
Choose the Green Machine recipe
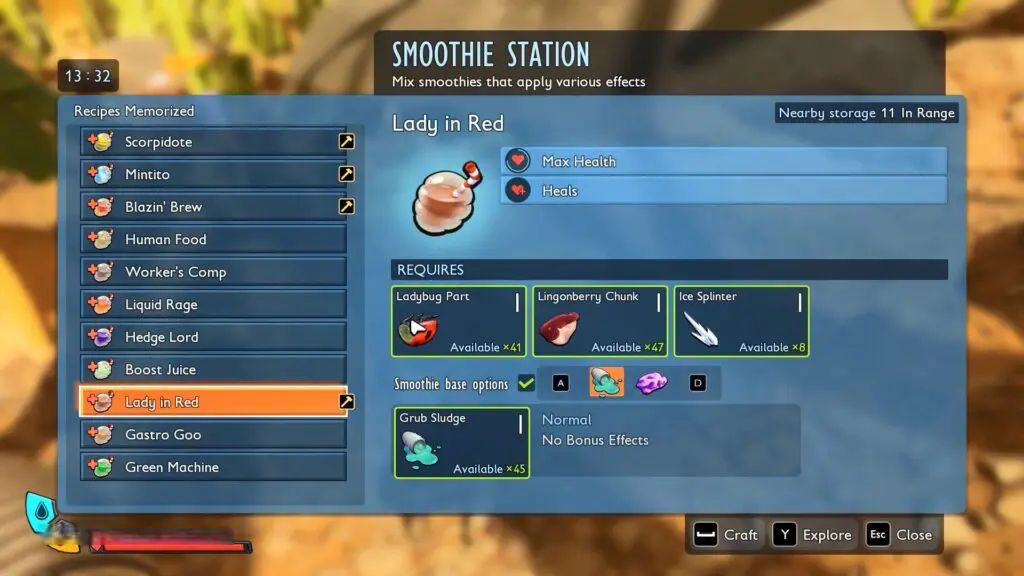point(213,467)
